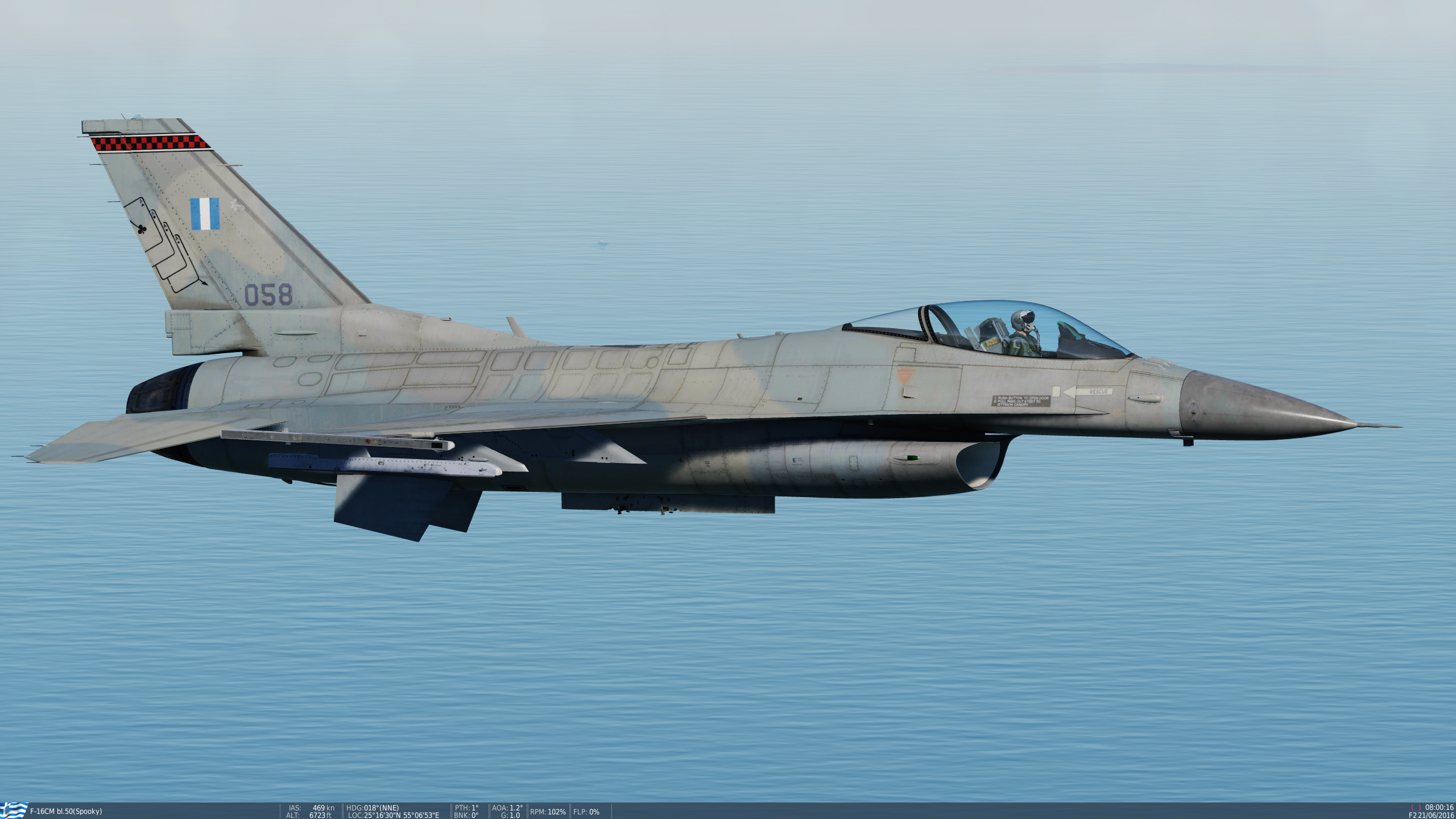Click the AOA angle of attack indicator
This screenshot has width=1456, height=819.
[x=508, y=807]
